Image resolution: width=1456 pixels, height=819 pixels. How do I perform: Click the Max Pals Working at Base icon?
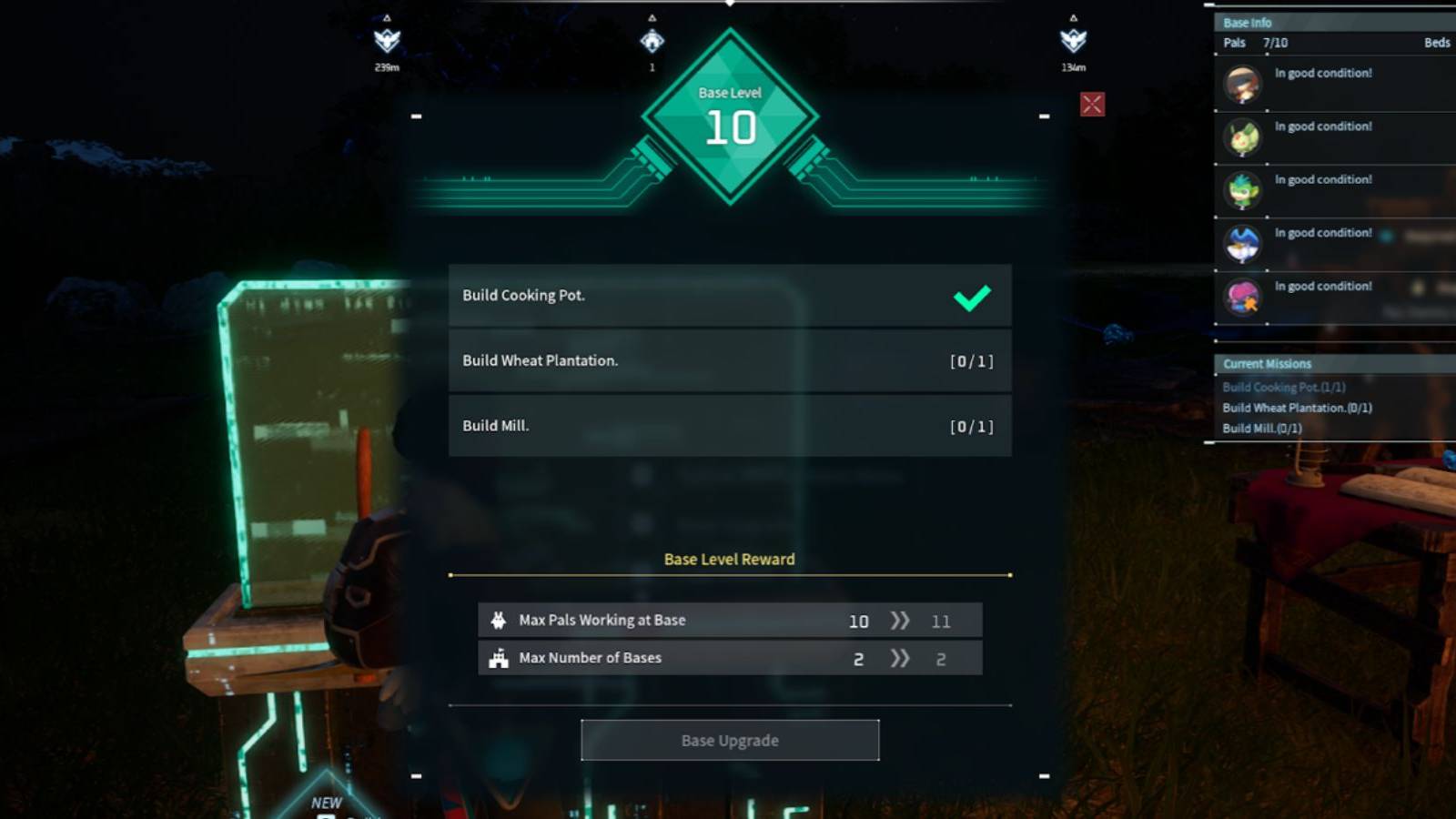(x=498, y=620)
